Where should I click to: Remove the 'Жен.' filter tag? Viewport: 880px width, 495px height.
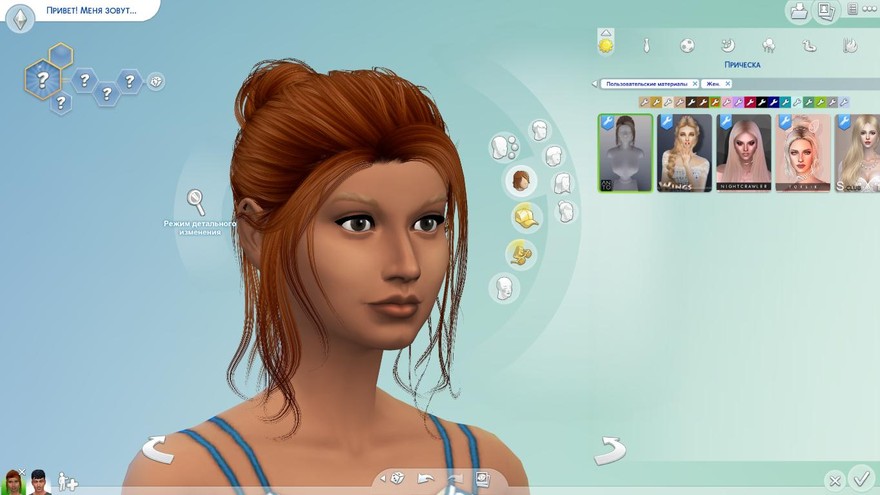(x=727, y=84)
